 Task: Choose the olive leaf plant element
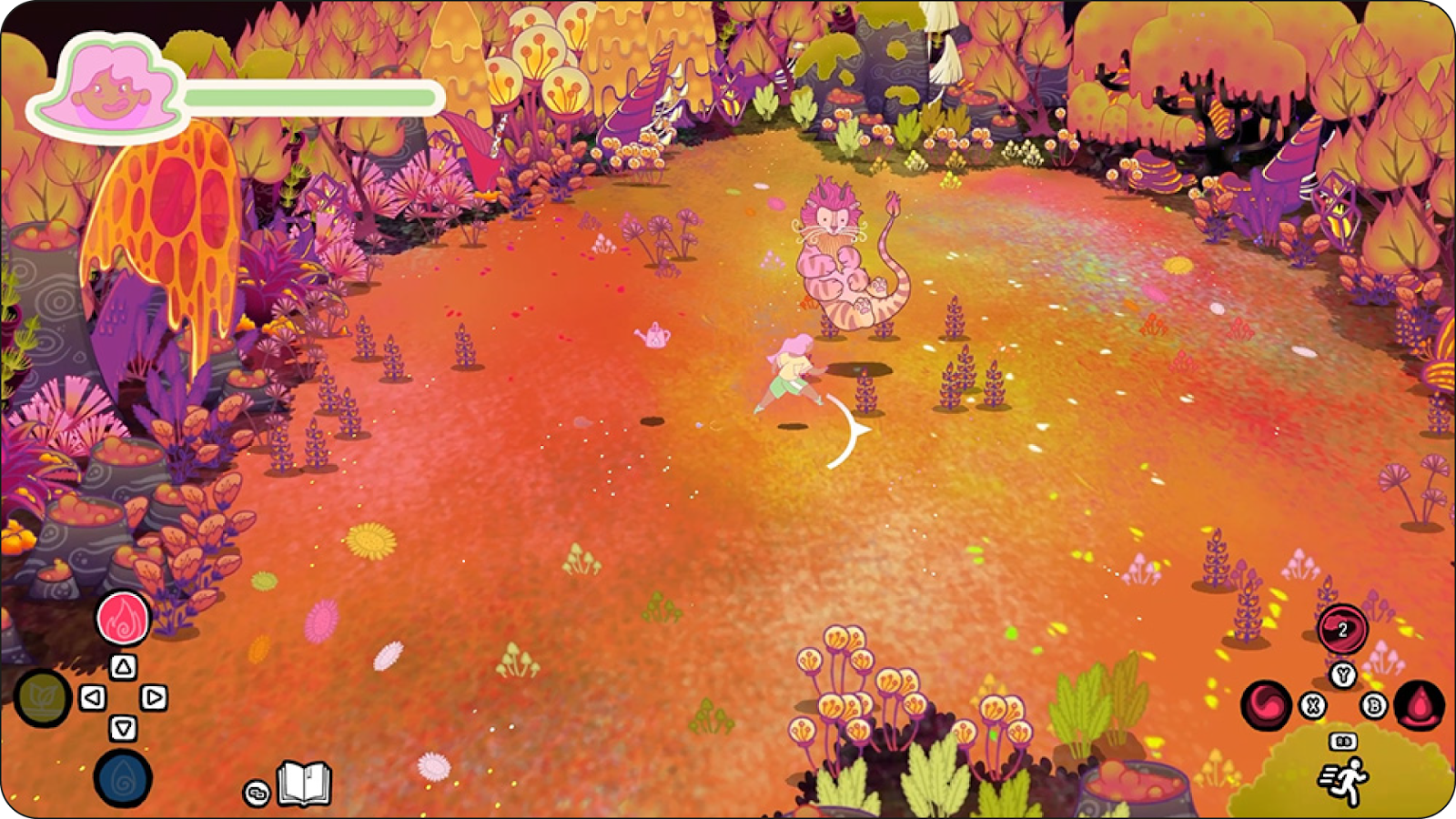coord(43,698)
